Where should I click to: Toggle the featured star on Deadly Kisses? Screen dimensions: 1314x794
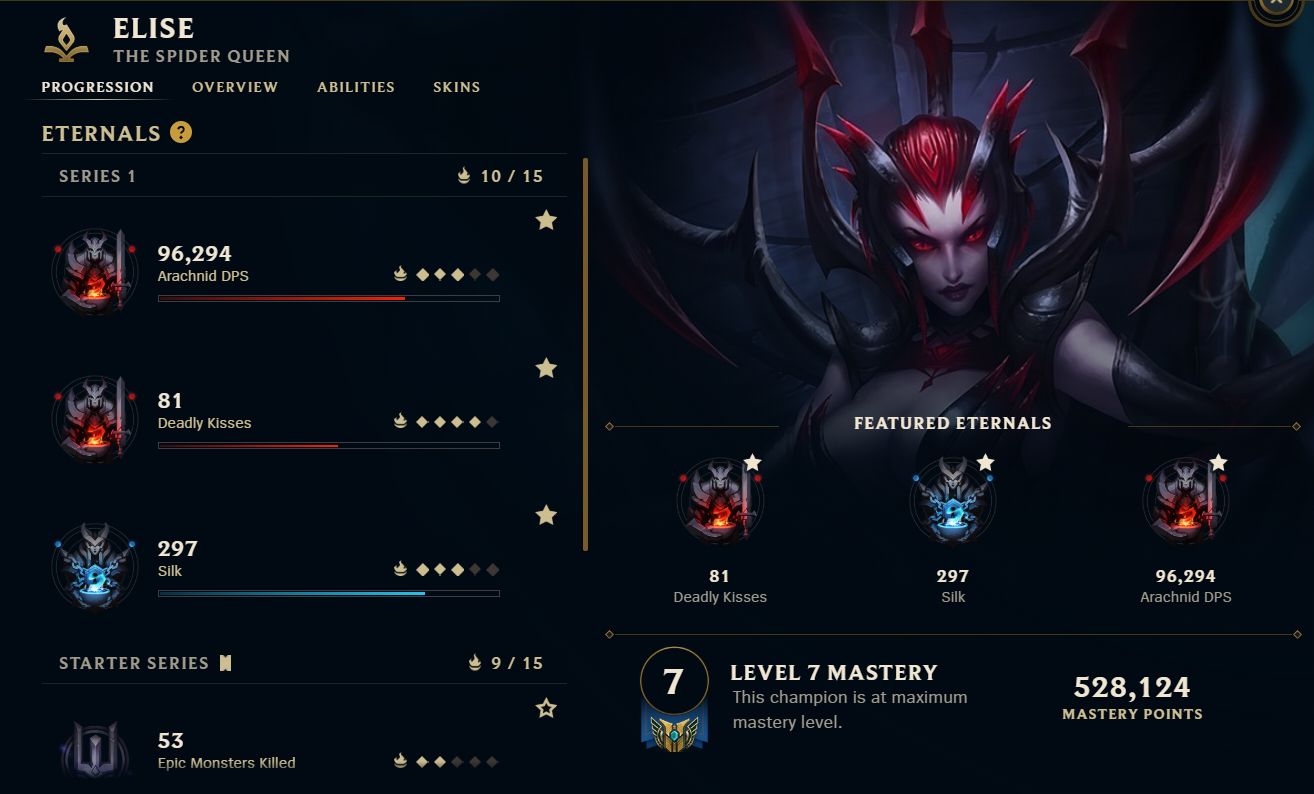[x=546, y=368]
